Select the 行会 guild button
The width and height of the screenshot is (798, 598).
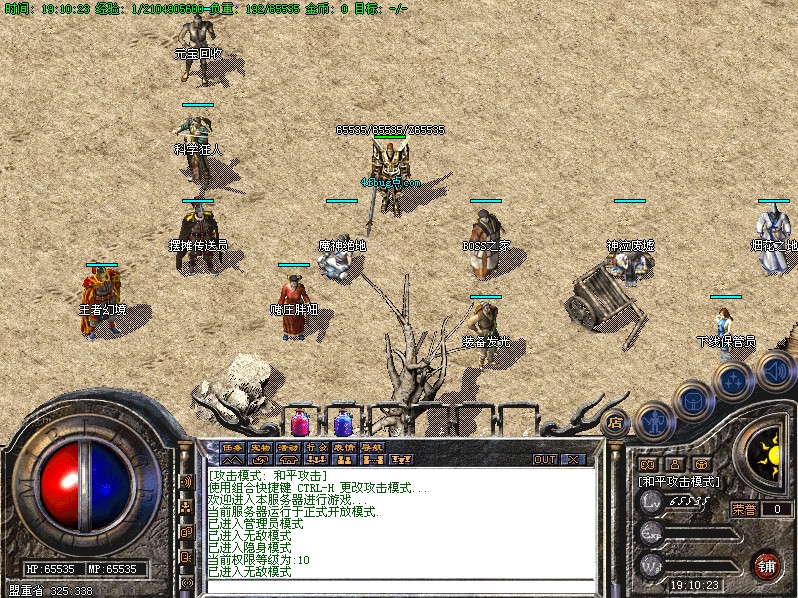(317, 448)
